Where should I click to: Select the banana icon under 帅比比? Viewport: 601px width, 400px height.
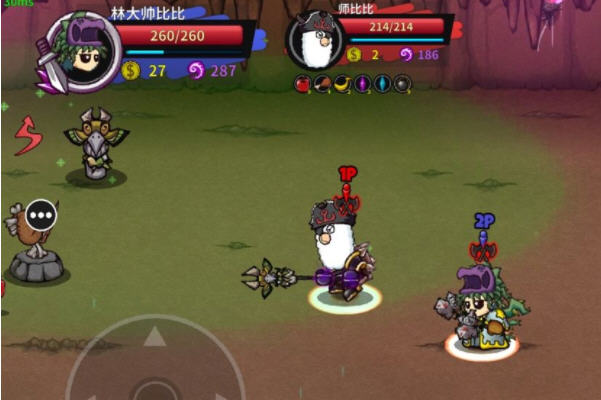tap(342, 83)
